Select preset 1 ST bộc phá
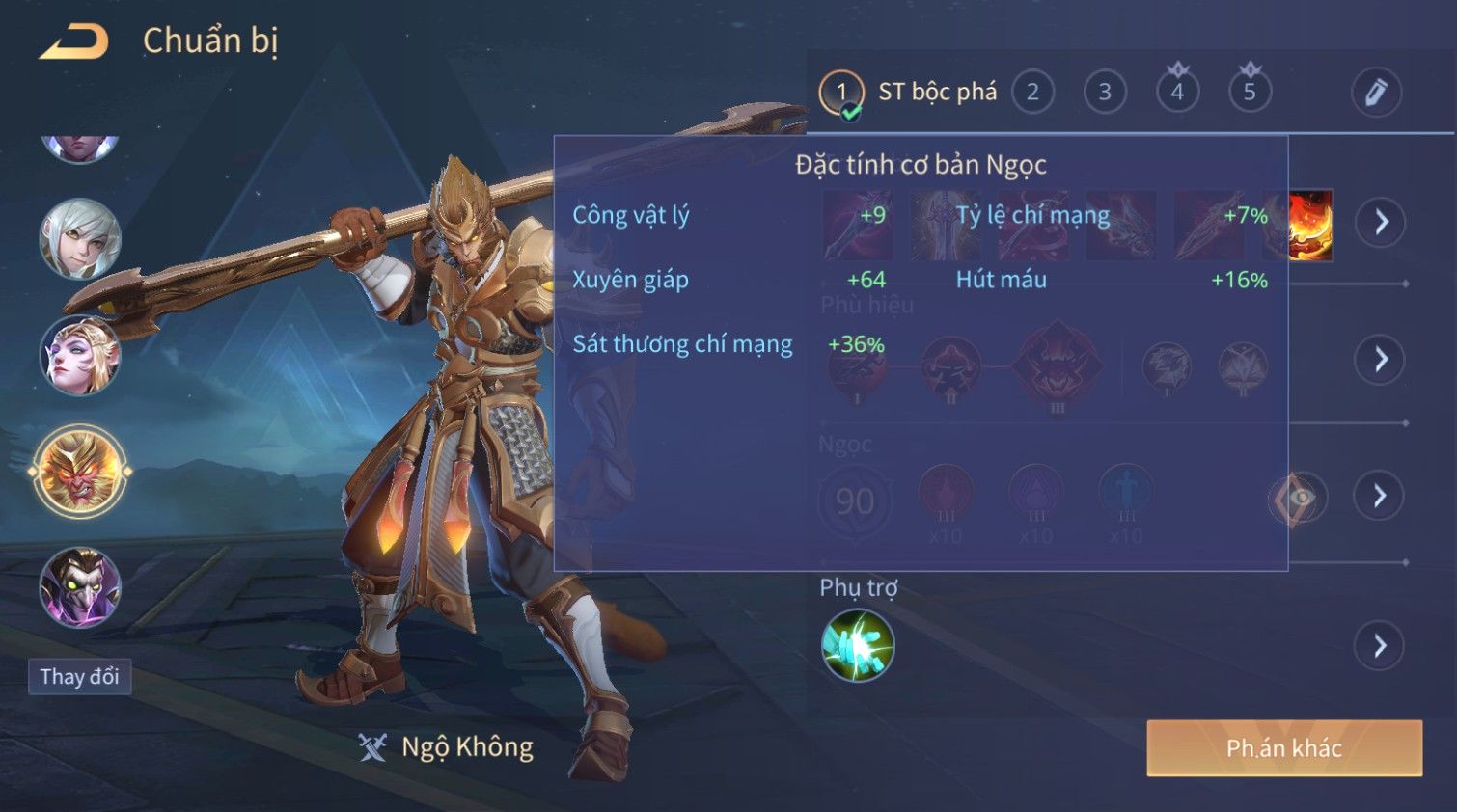Image resolution: width=1457 pixels, height=812 pixels. pyautogui.click(x=841, y=93)
